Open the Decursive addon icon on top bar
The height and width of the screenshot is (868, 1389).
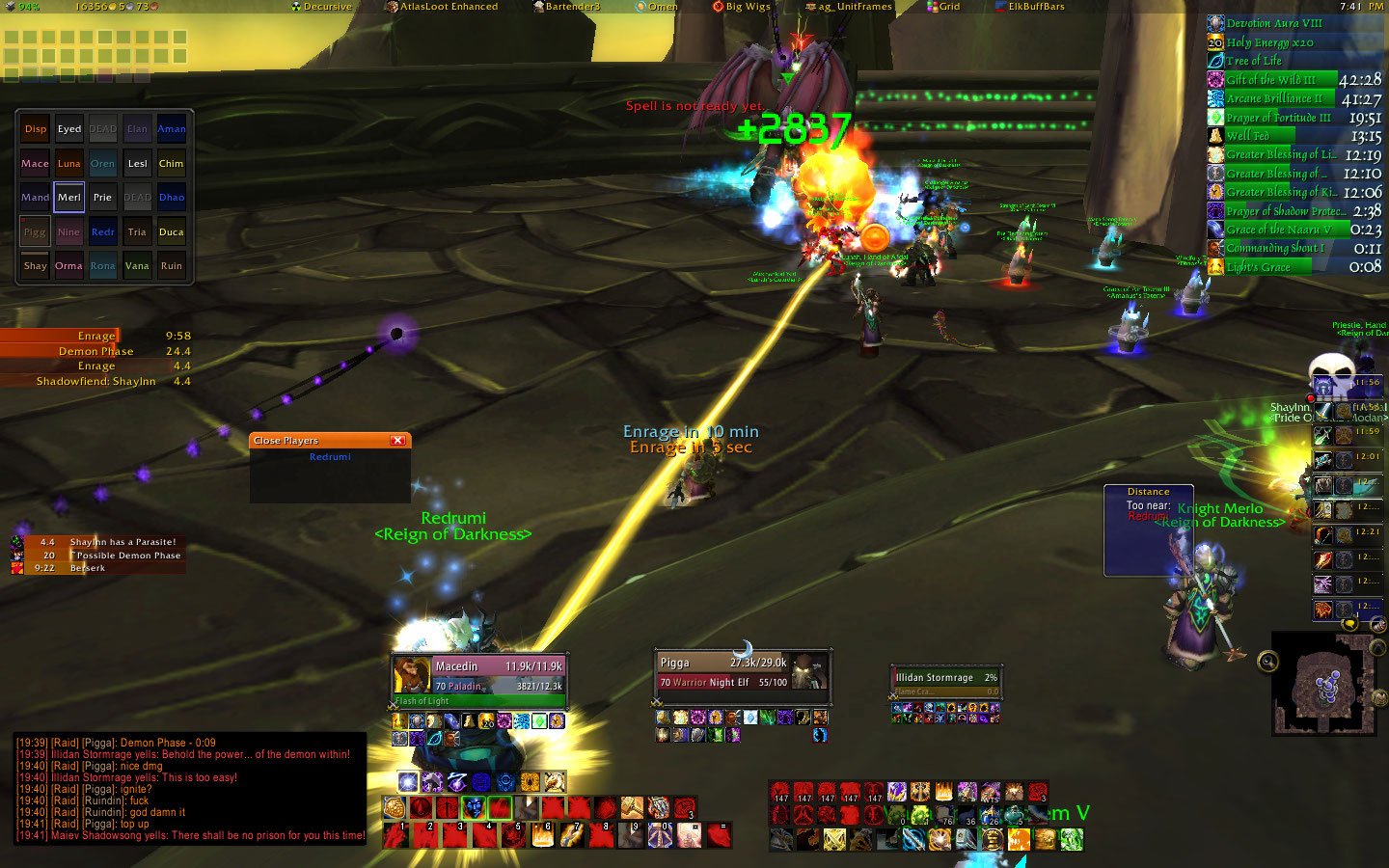322,6
